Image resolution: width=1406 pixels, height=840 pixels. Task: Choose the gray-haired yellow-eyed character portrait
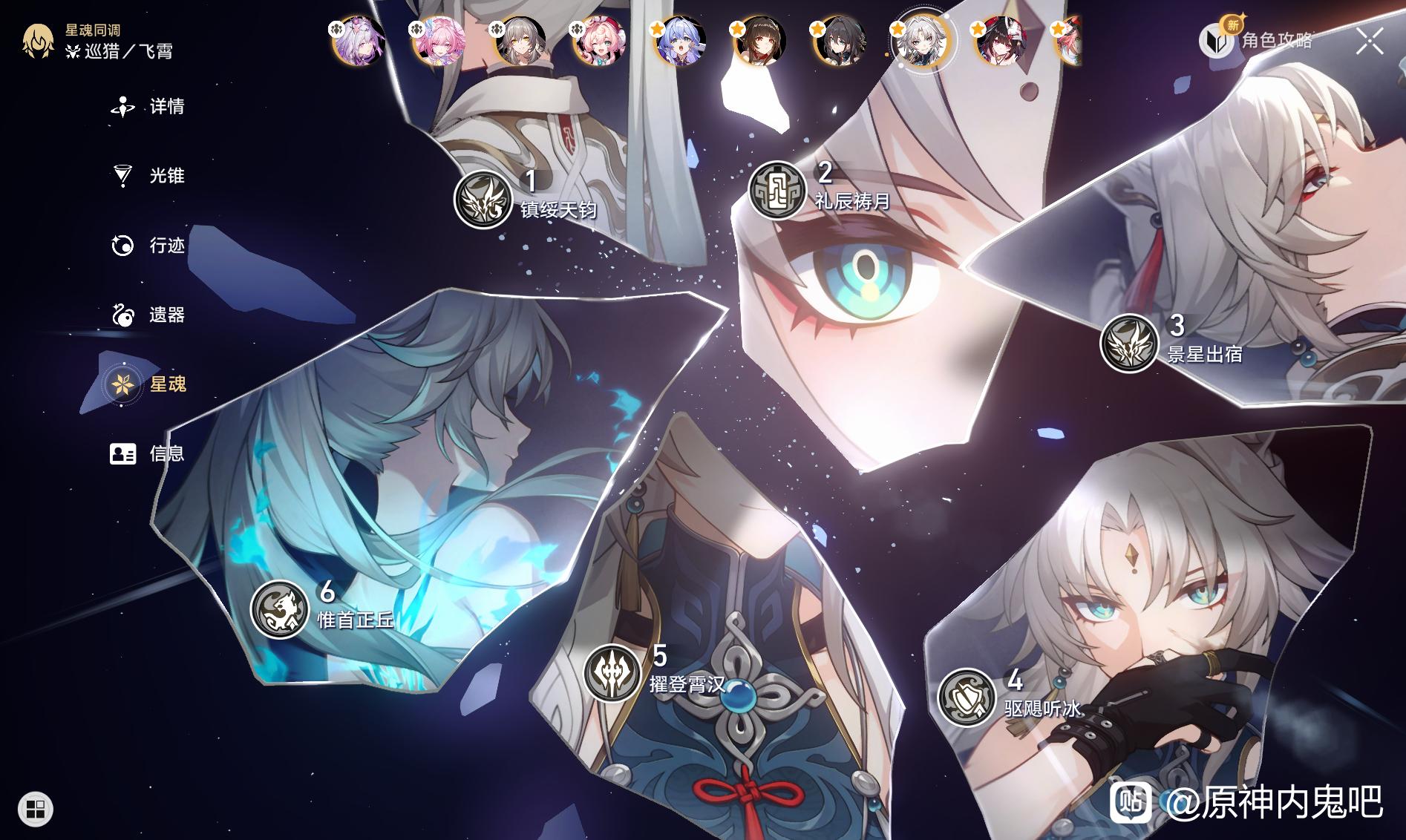pos(520,42)
